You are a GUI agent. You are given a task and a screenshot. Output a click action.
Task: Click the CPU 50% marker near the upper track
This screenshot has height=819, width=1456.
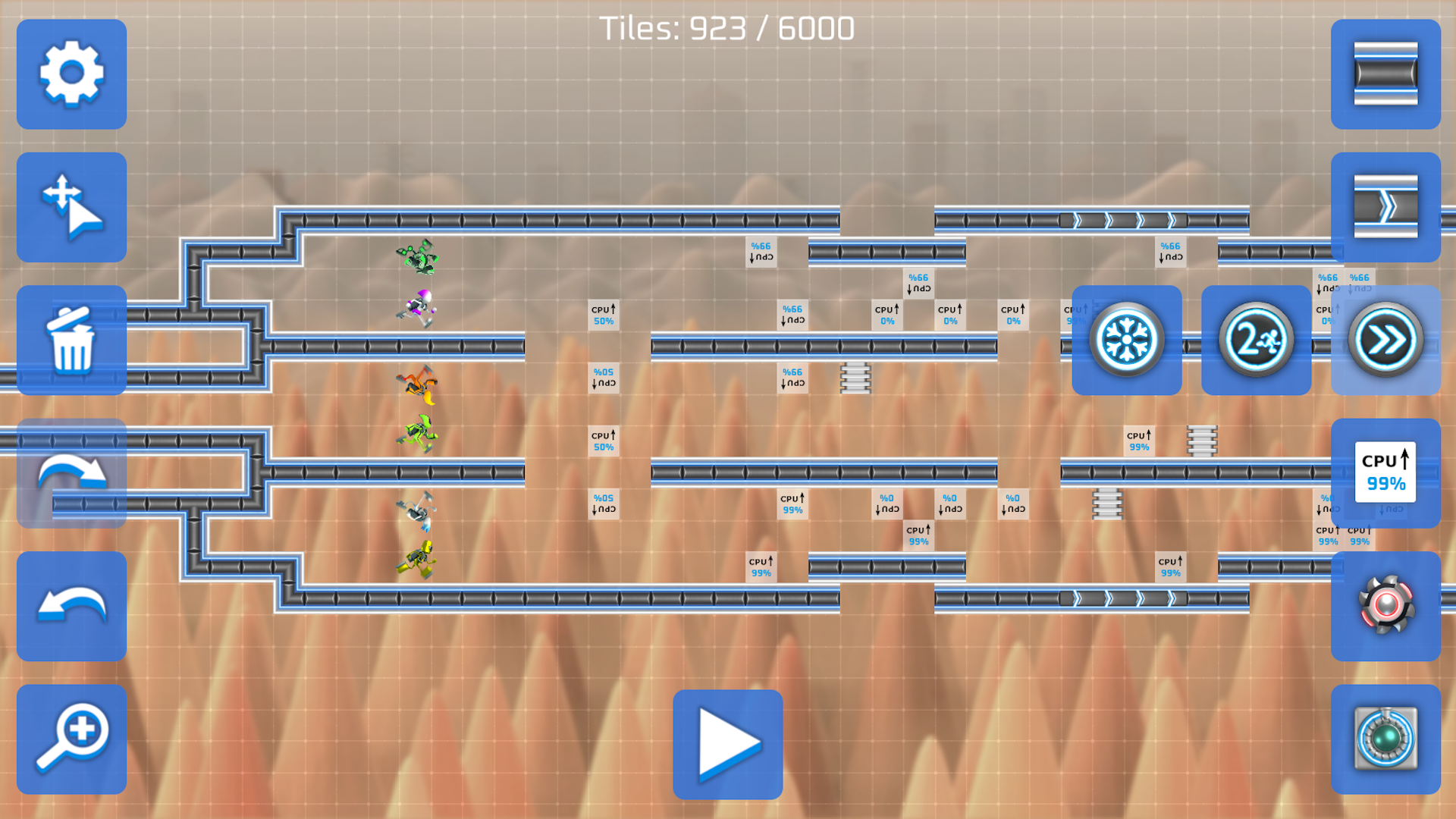pos(604,314)
